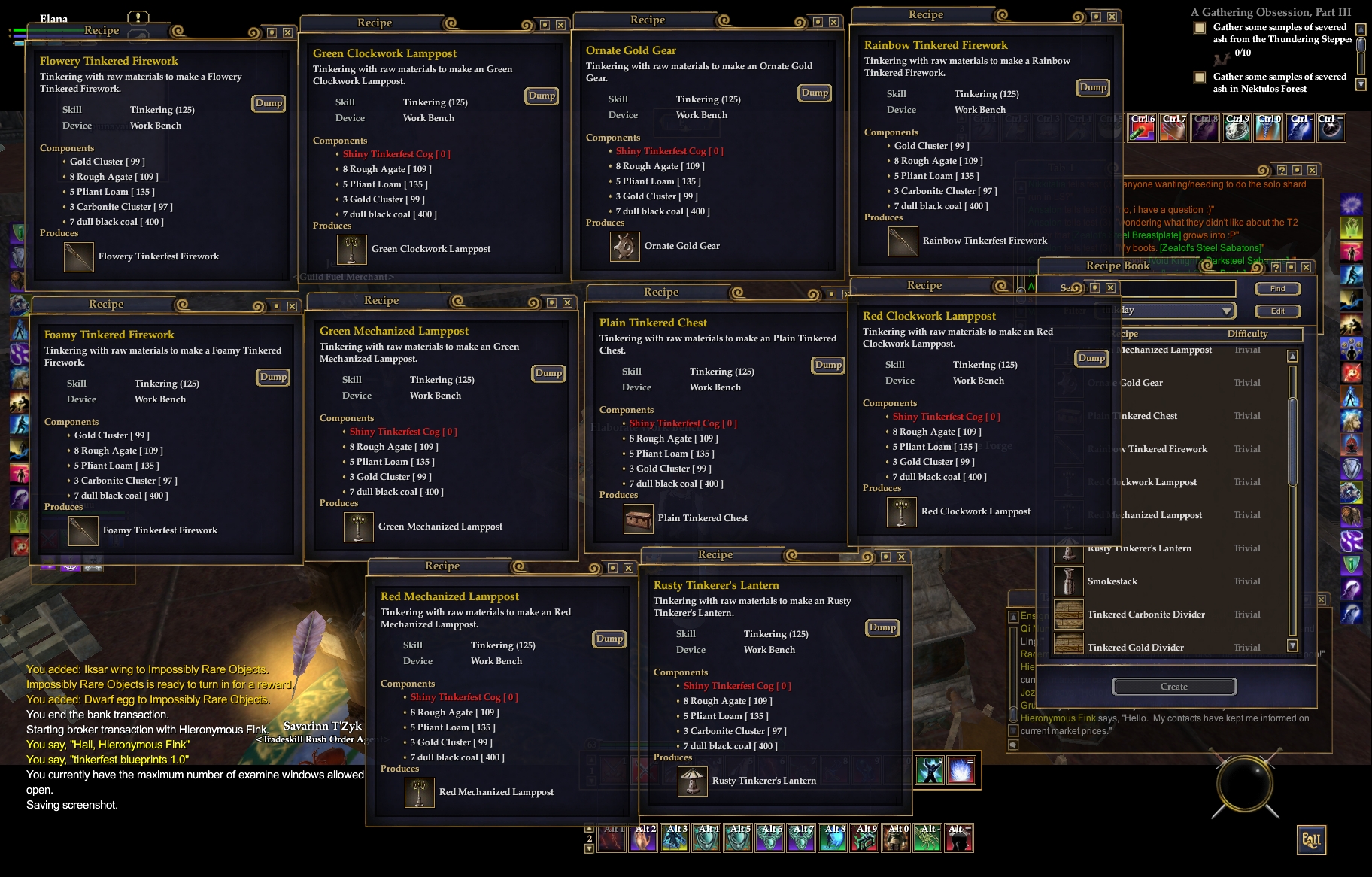The width and height of the screenshot is (1372, 877).
Task: Sort recipes by the Difficulty column
Action: click(1247, 334)
